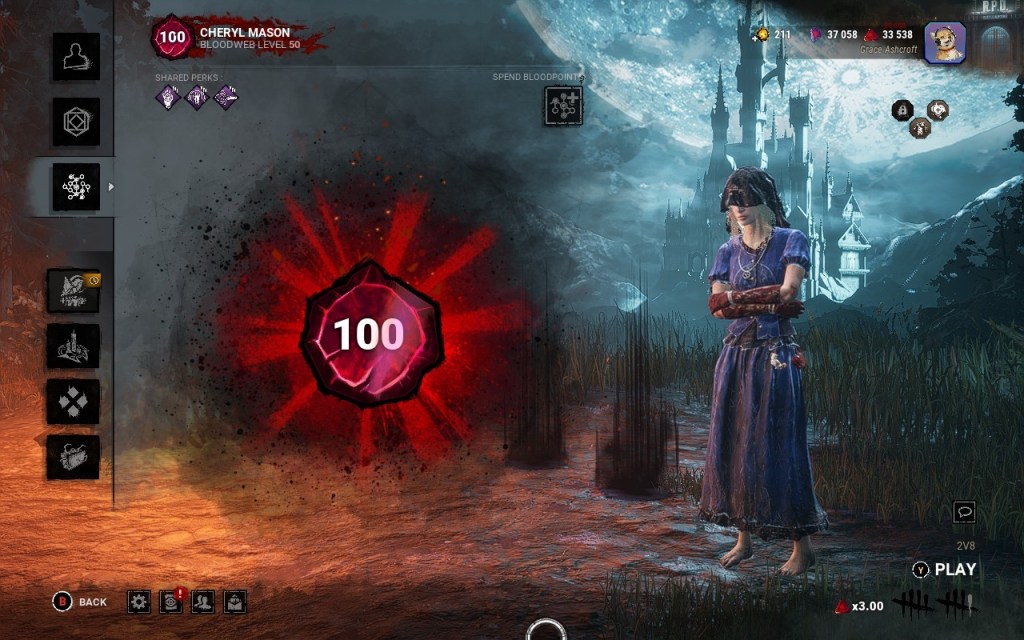
Task: Add Auric Cells via the gold currency icon
Action: pos(763,34)
